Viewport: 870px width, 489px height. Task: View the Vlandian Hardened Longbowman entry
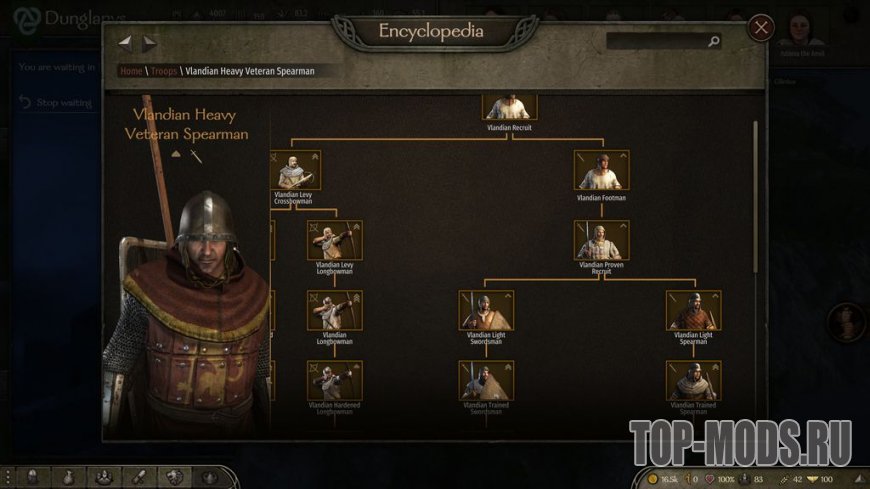coord(335,381)
